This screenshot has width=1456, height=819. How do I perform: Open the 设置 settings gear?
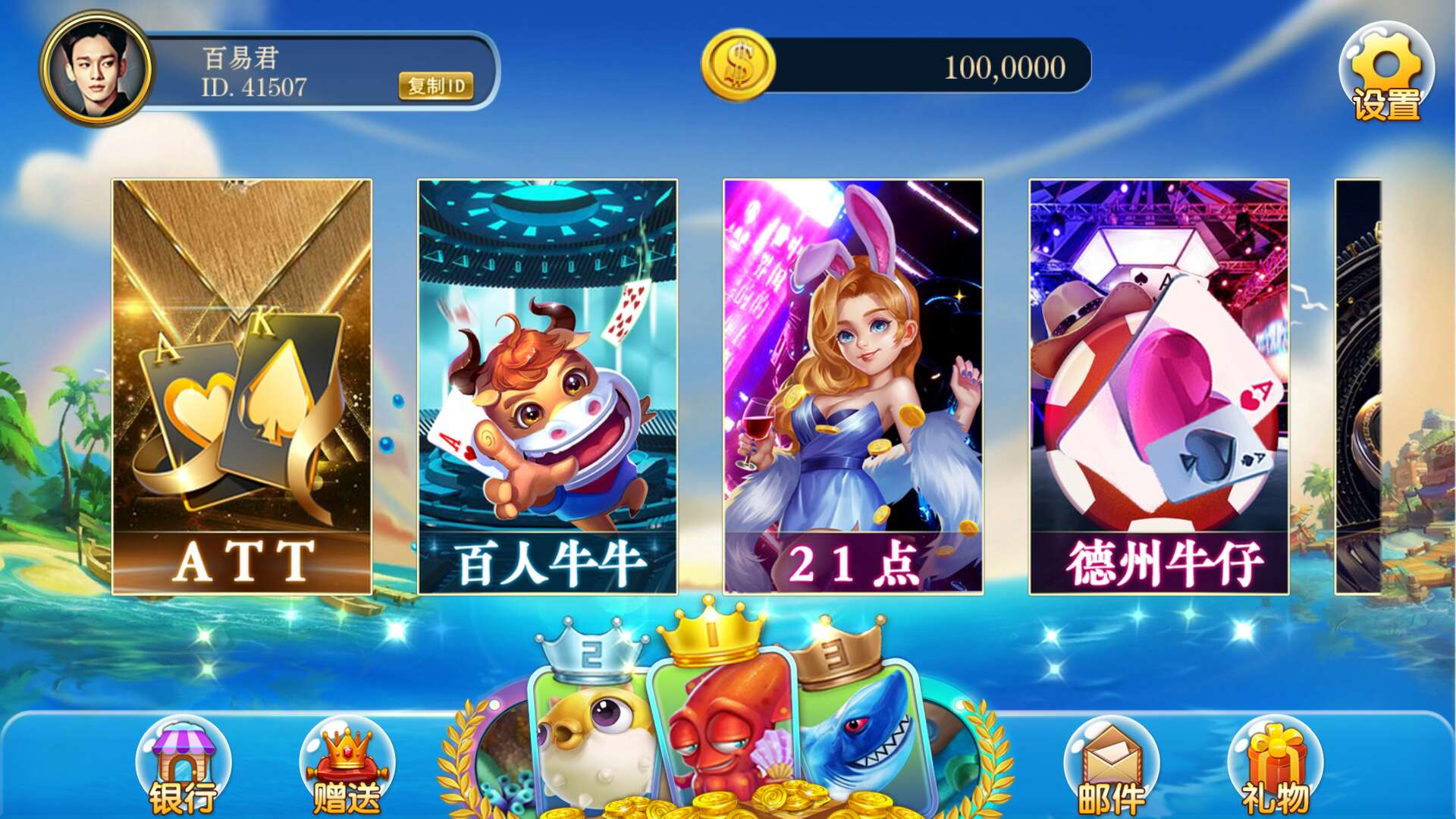(1385, 72)
